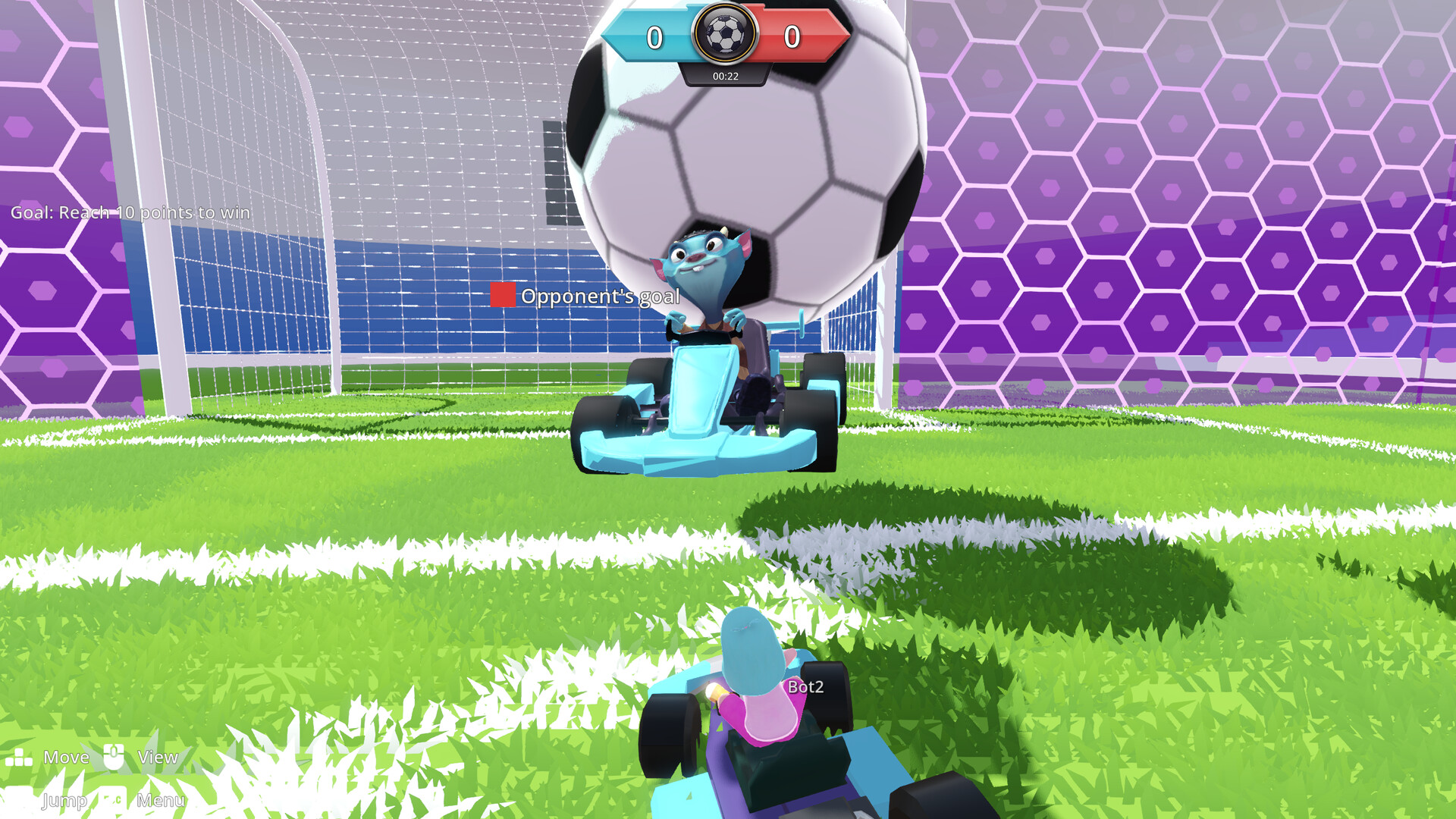Click the Bot2 player name tag
The image size is (1456, 819).
(x=805, y=685)
